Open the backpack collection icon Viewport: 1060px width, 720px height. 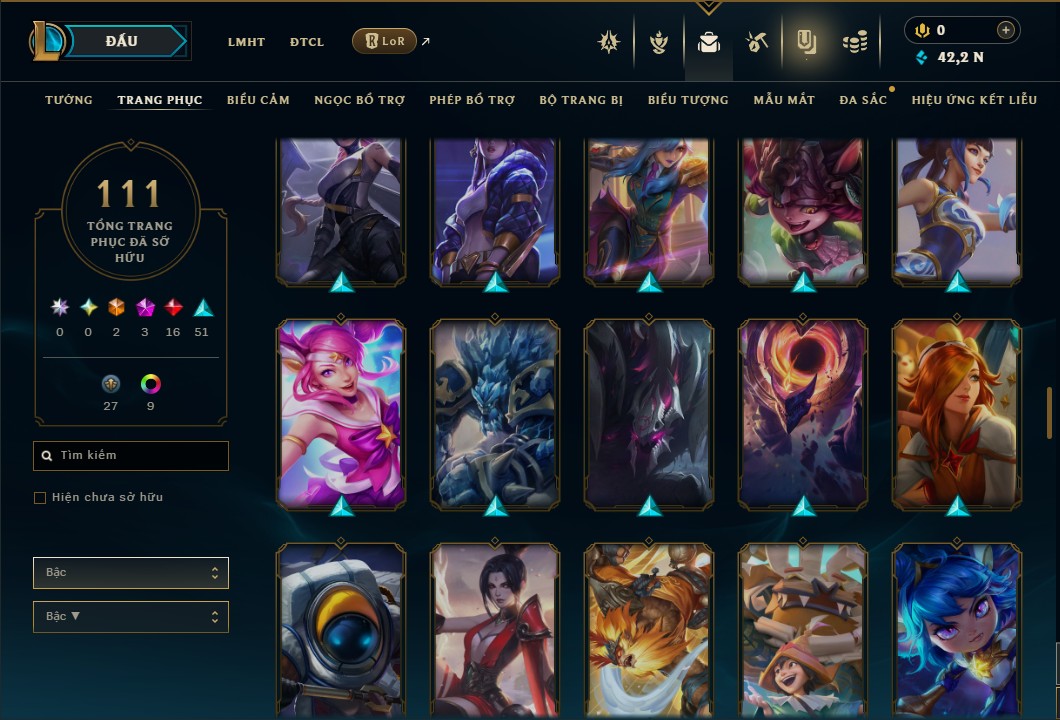[x=709, y=42]
